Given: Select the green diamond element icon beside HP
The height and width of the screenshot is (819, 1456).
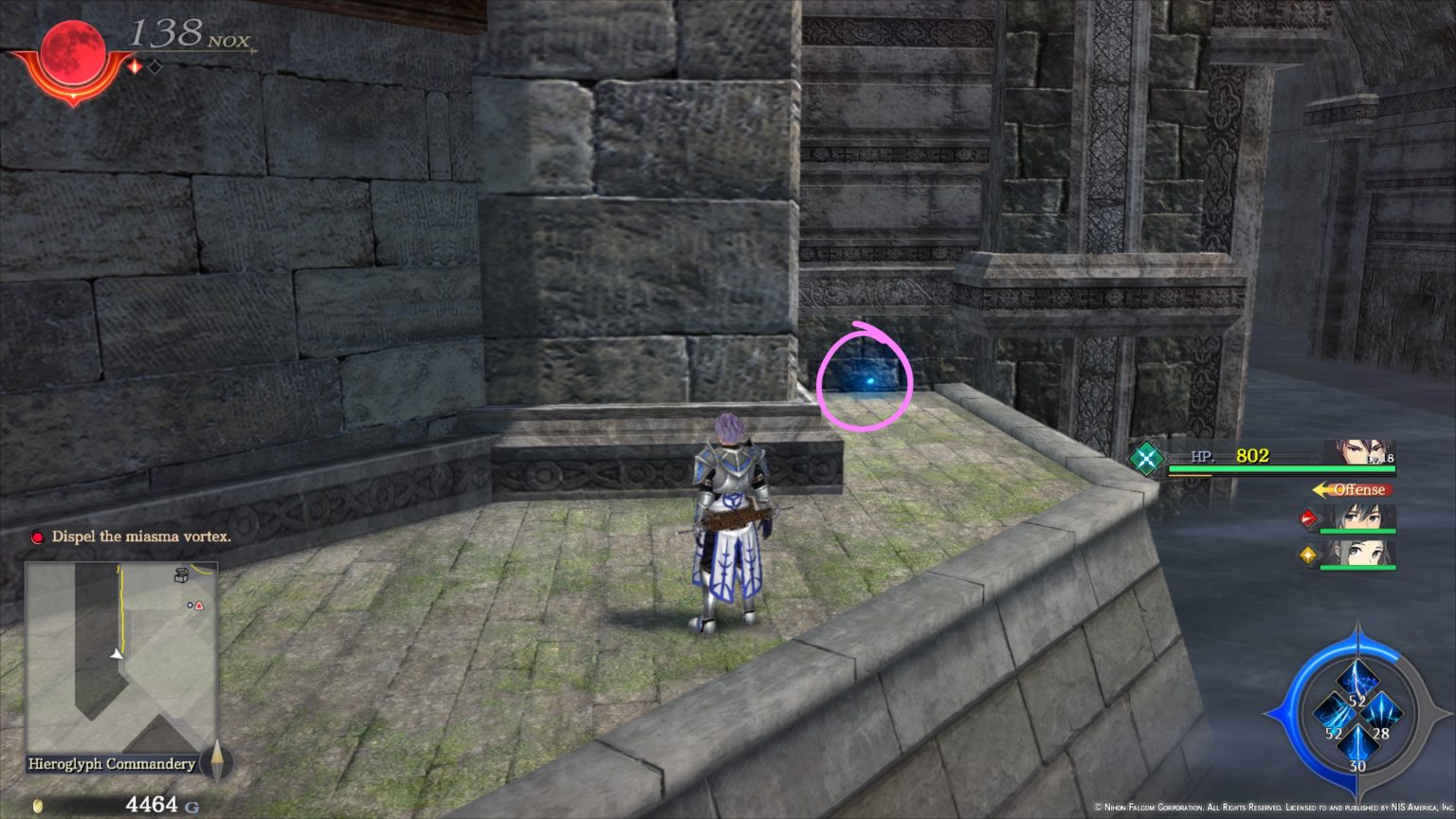Looking at the screenshot, I should 1145,457.
